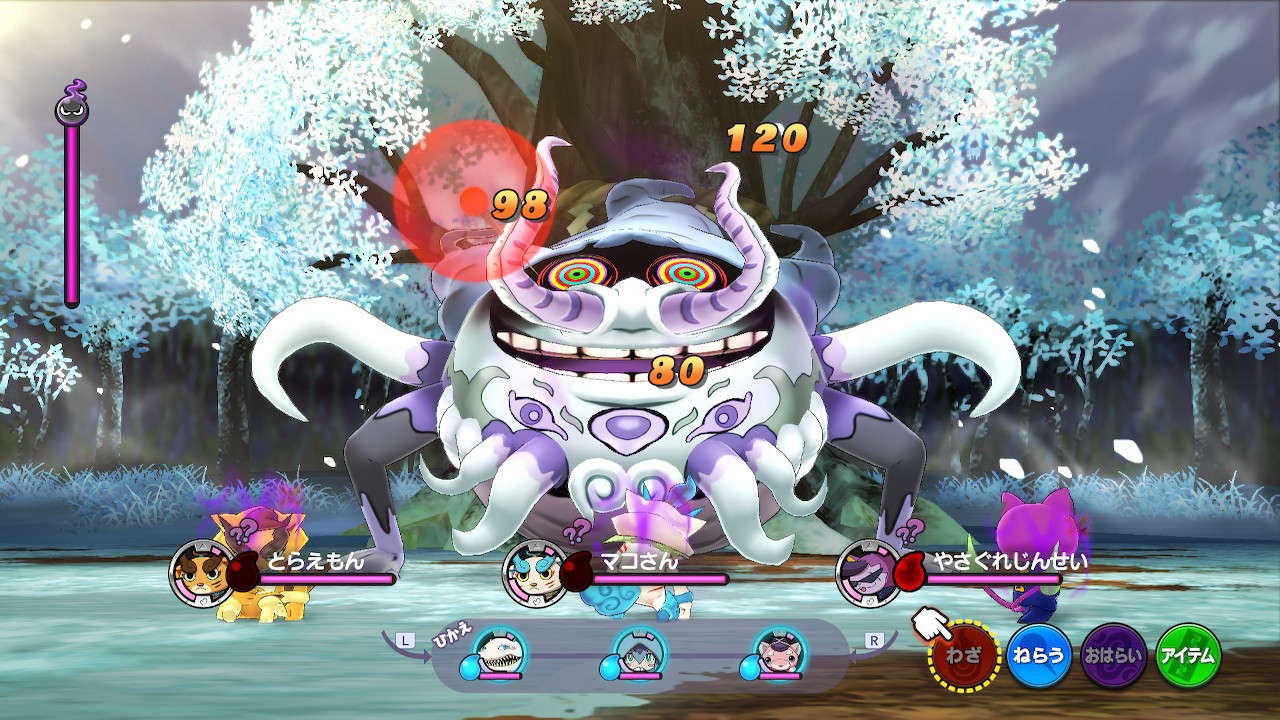This screenshot has width=1280, height=720.
Task: Pick the pink cat reserve yo-kai
Action: 779,651
